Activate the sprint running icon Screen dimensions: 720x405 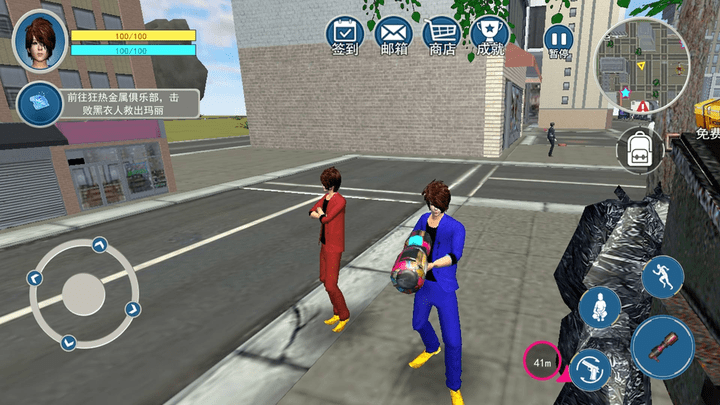pyautogui.click(x=662, y=277)
